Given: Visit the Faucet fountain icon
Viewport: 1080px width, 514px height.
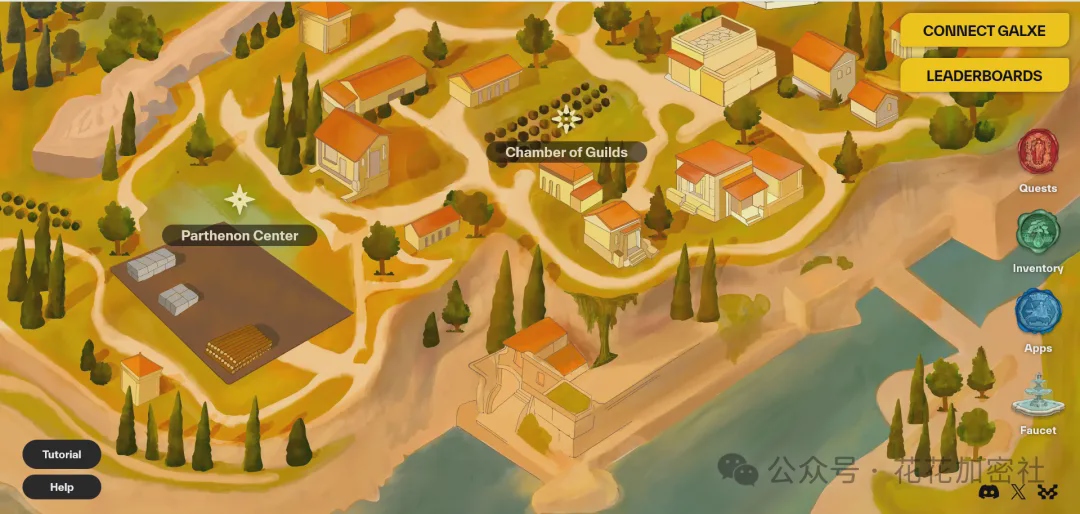Looking at the screenshot, I should coord(1038,398).
